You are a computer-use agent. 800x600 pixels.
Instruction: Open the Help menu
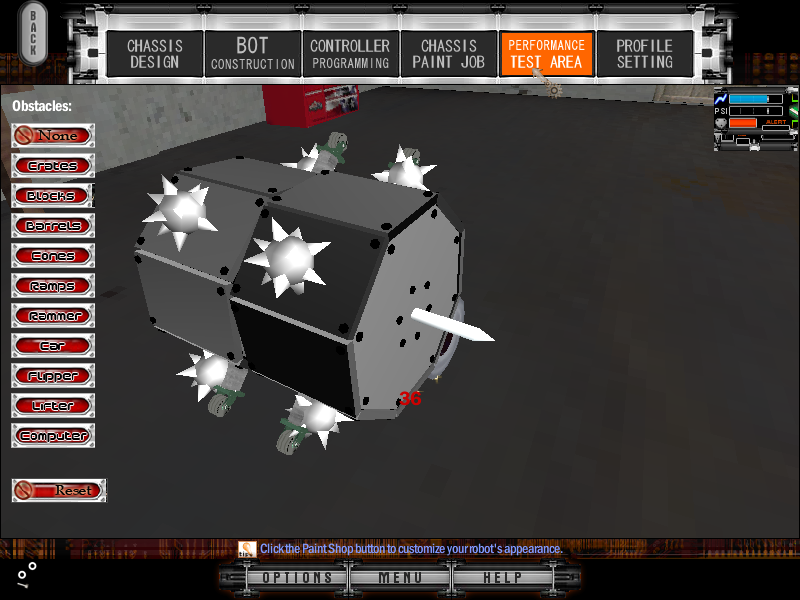coord(502,578)
